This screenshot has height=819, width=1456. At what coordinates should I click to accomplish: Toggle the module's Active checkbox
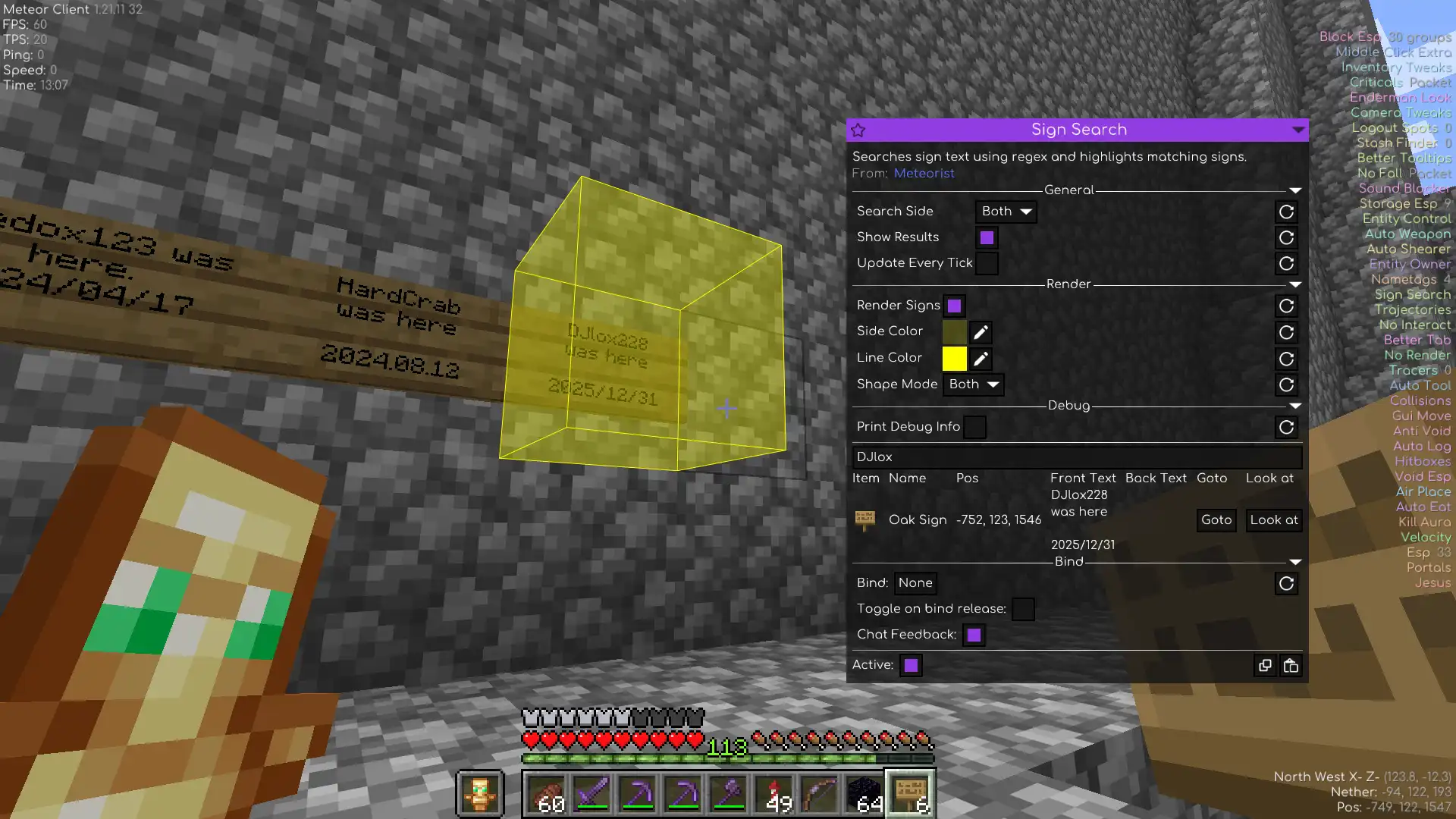tap(911, 665)
